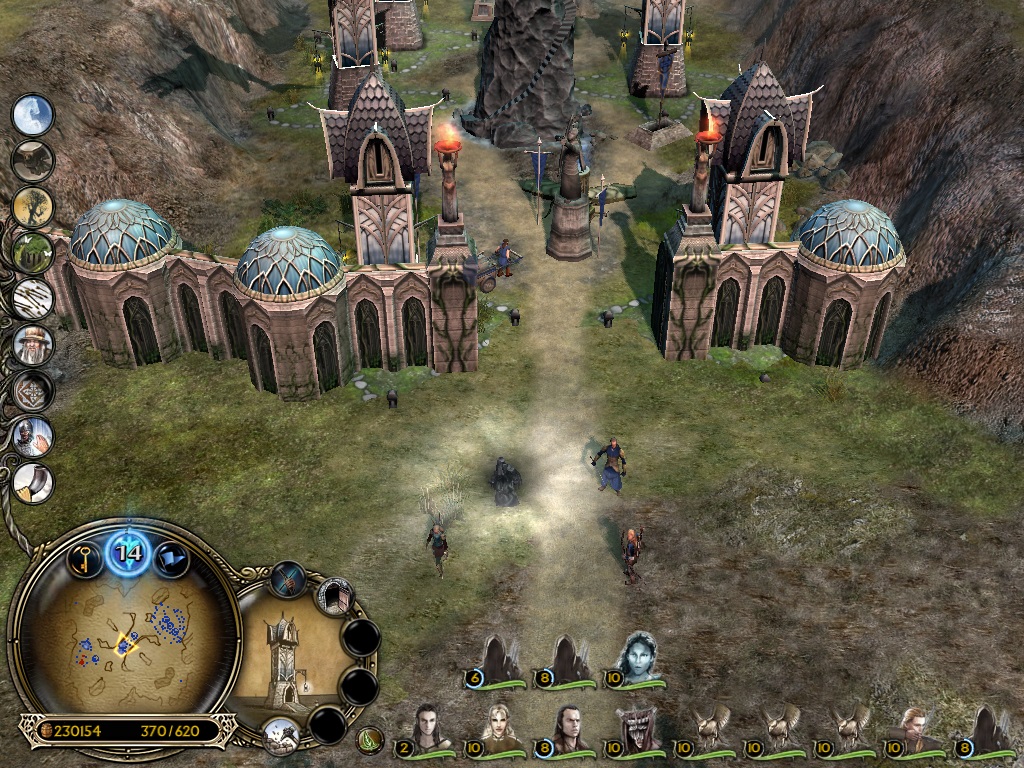Select the forest with butterflies power
This screenshot has height=768, width=1024.
(x=32, y=252)
